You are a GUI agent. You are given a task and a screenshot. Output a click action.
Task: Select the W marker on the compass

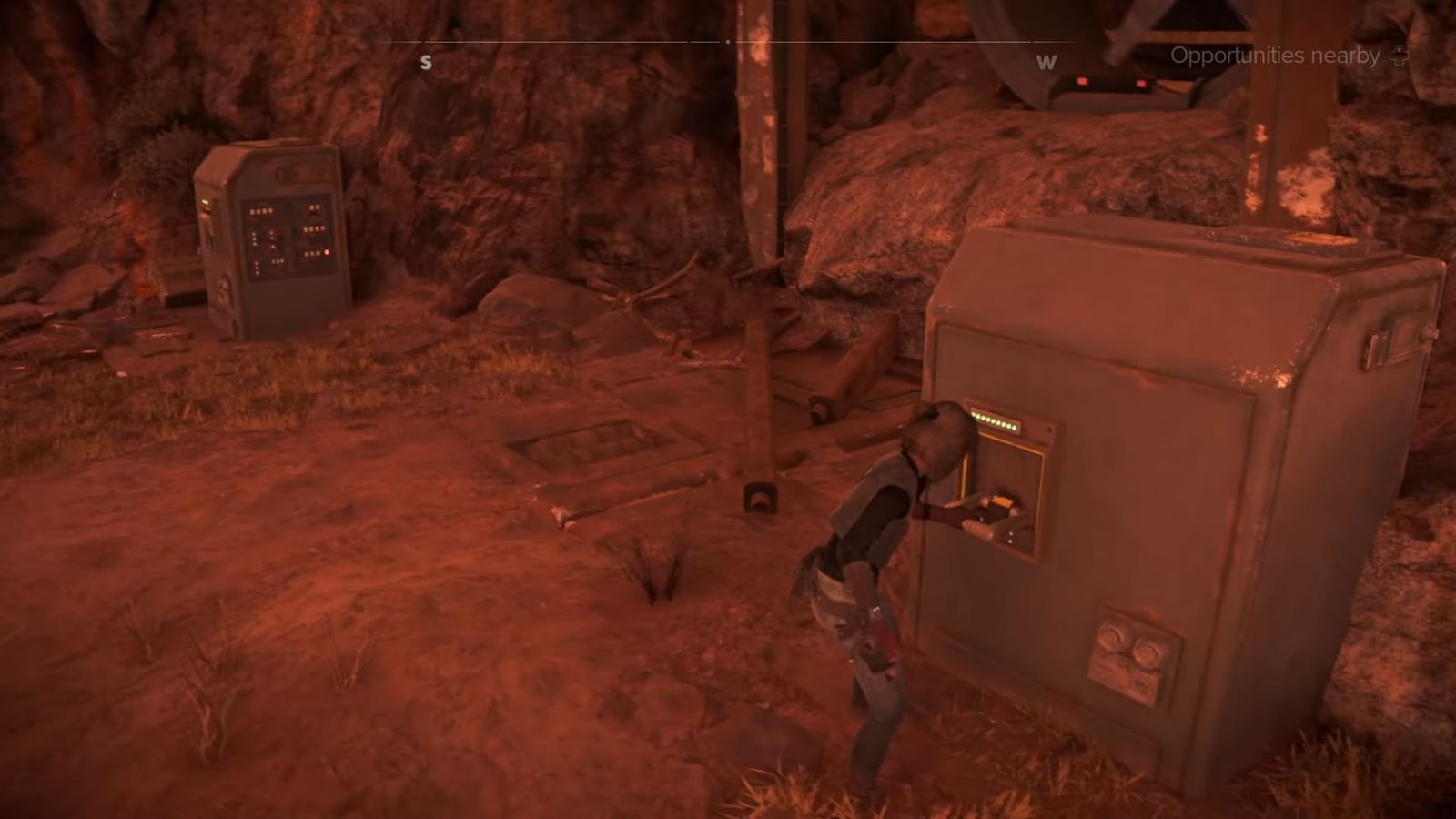point(1046,63)
